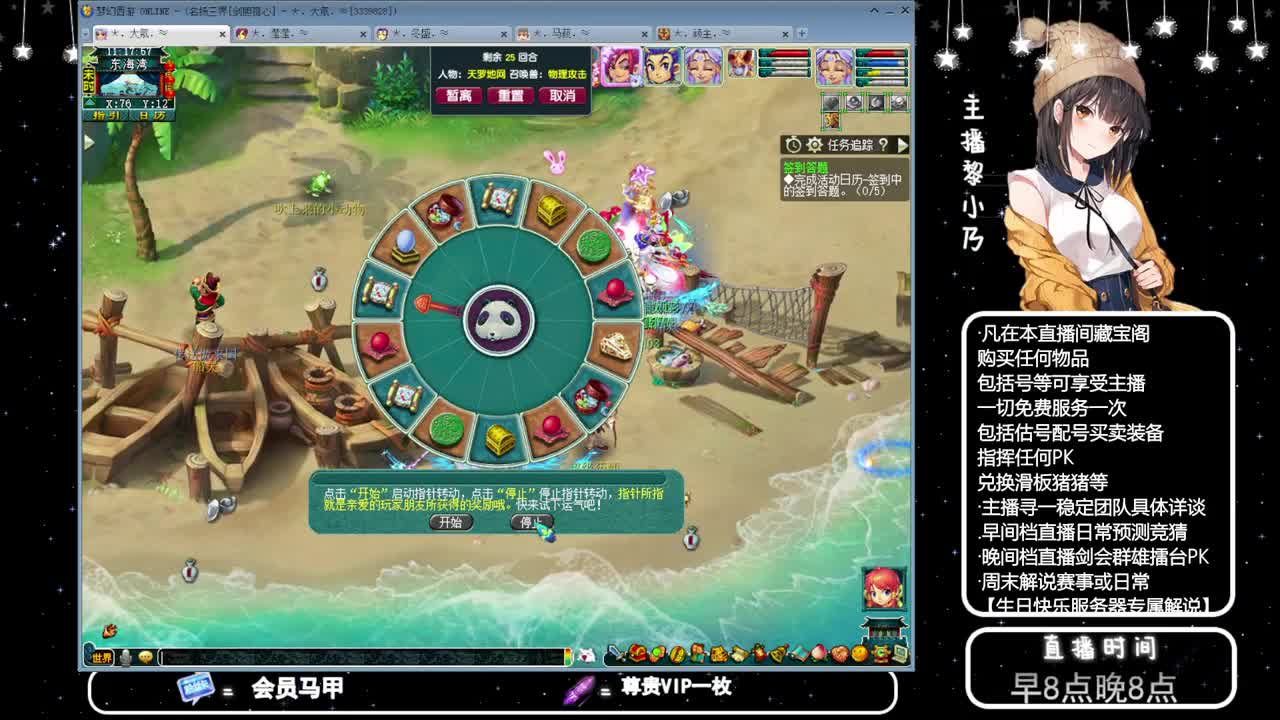The height and width of the screenshot is (720, 1280).
Task: Click the clock timer icon in 任务追踪 bar
Action: [x=793, y=145]
